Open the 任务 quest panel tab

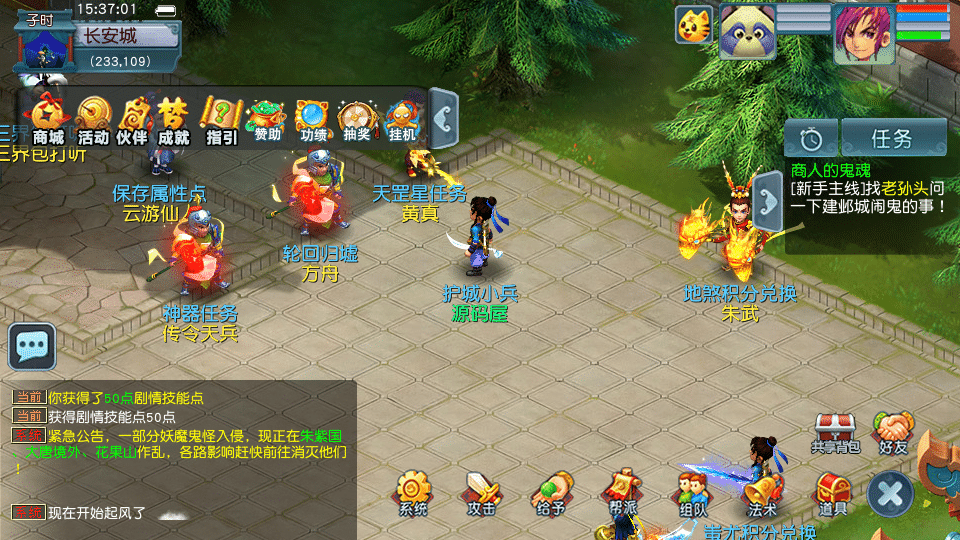click(893, 138)
